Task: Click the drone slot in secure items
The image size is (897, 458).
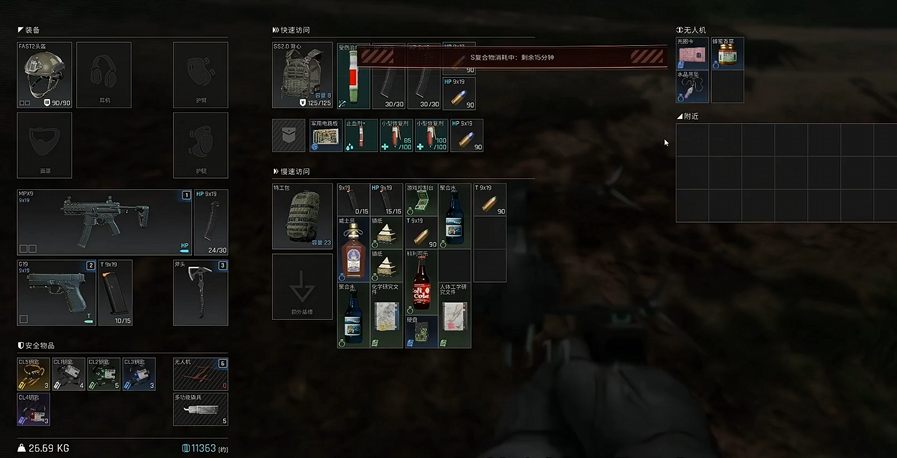Action: point(200,374)
